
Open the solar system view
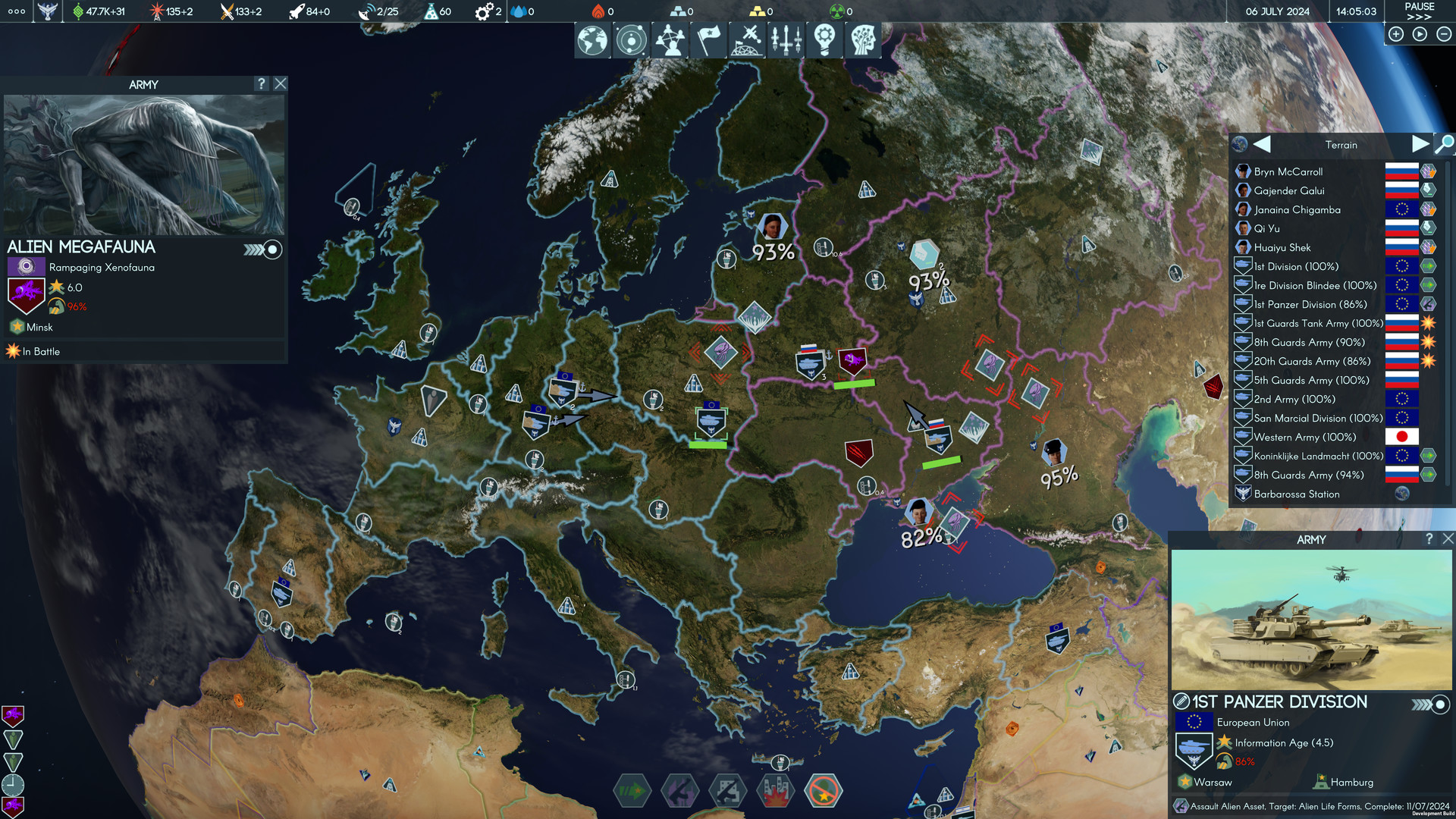(631, 39)
